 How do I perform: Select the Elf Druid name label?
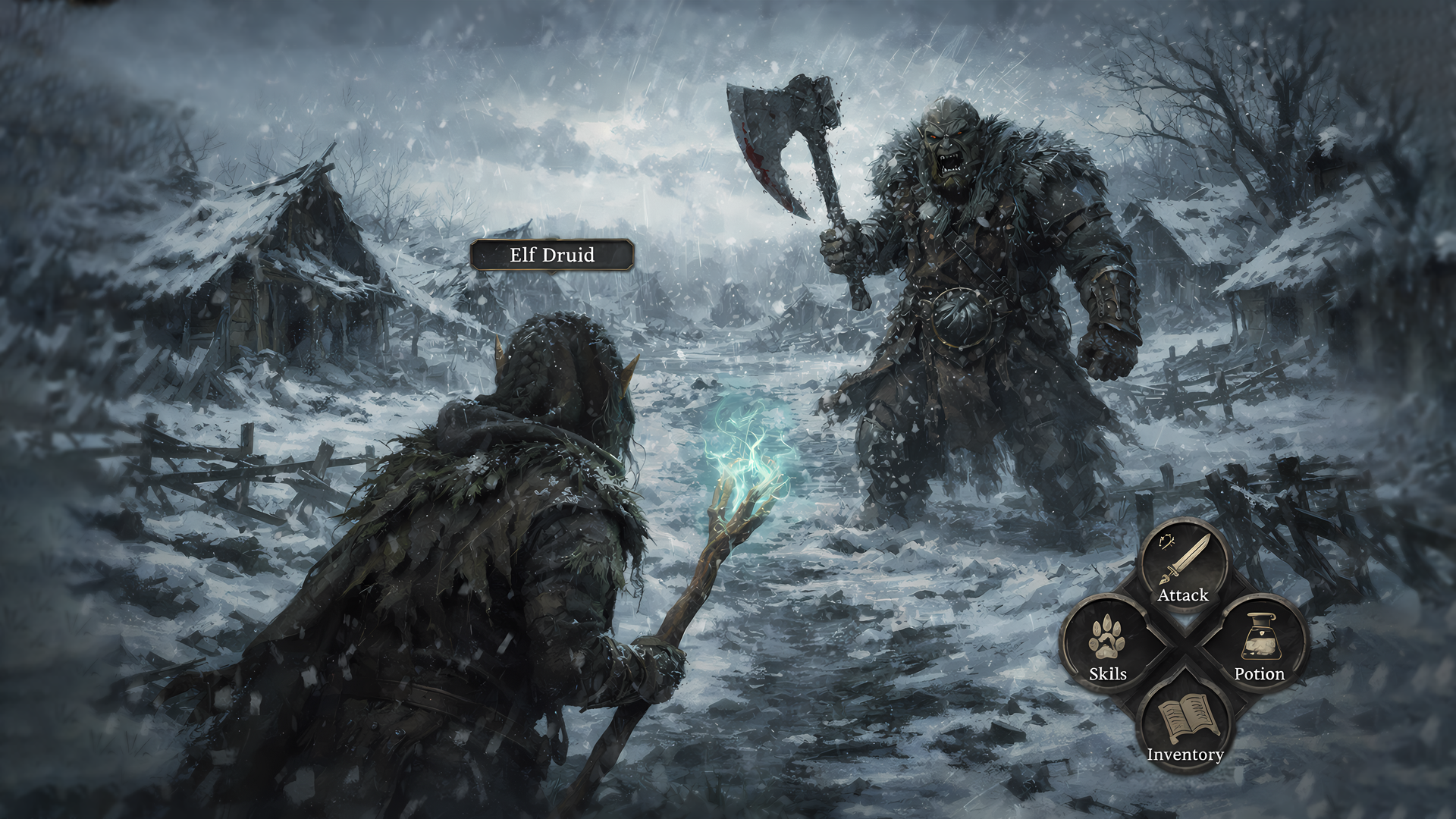[x=551, y=255]
